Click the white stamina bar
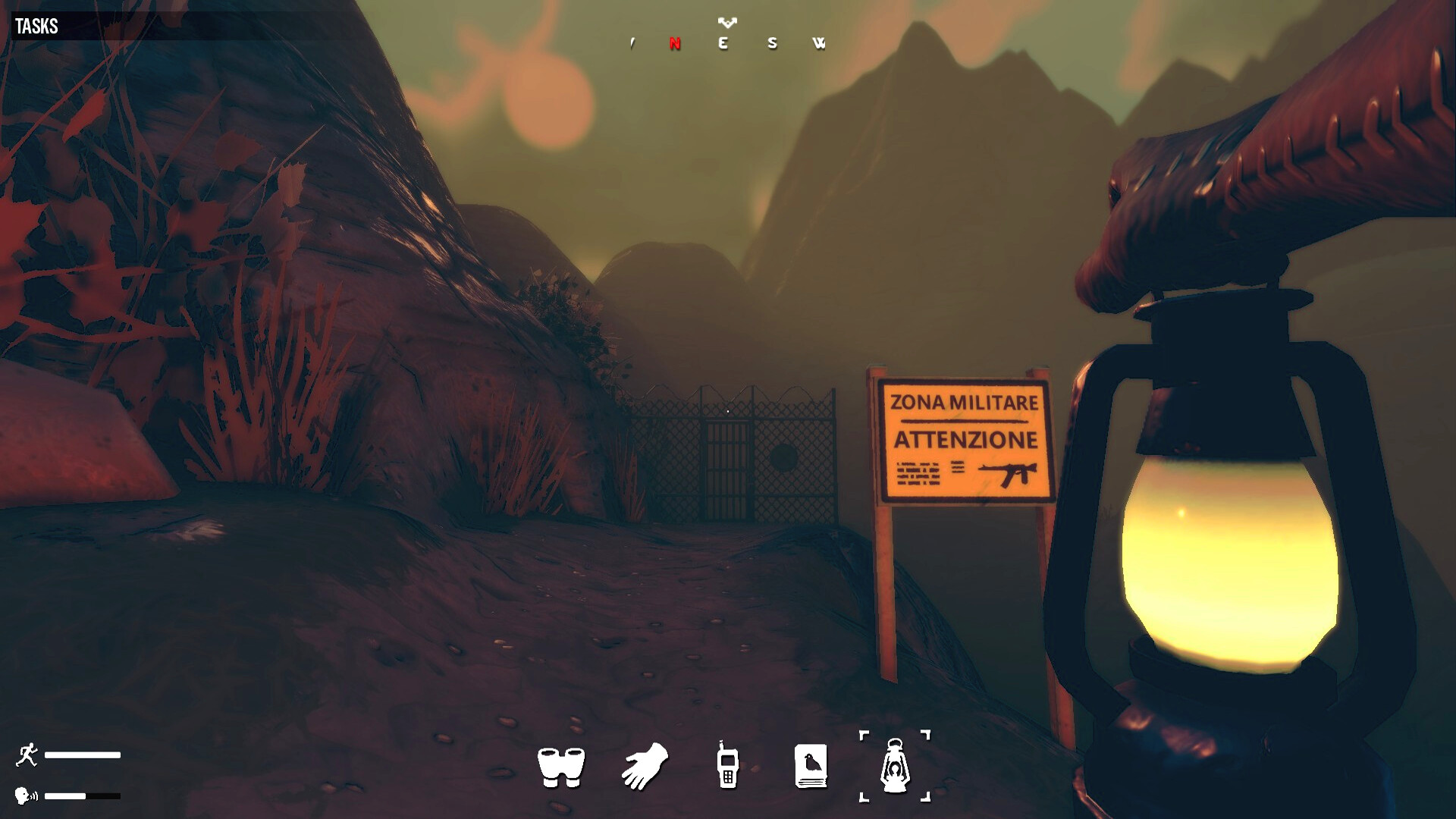 [83, 755]
